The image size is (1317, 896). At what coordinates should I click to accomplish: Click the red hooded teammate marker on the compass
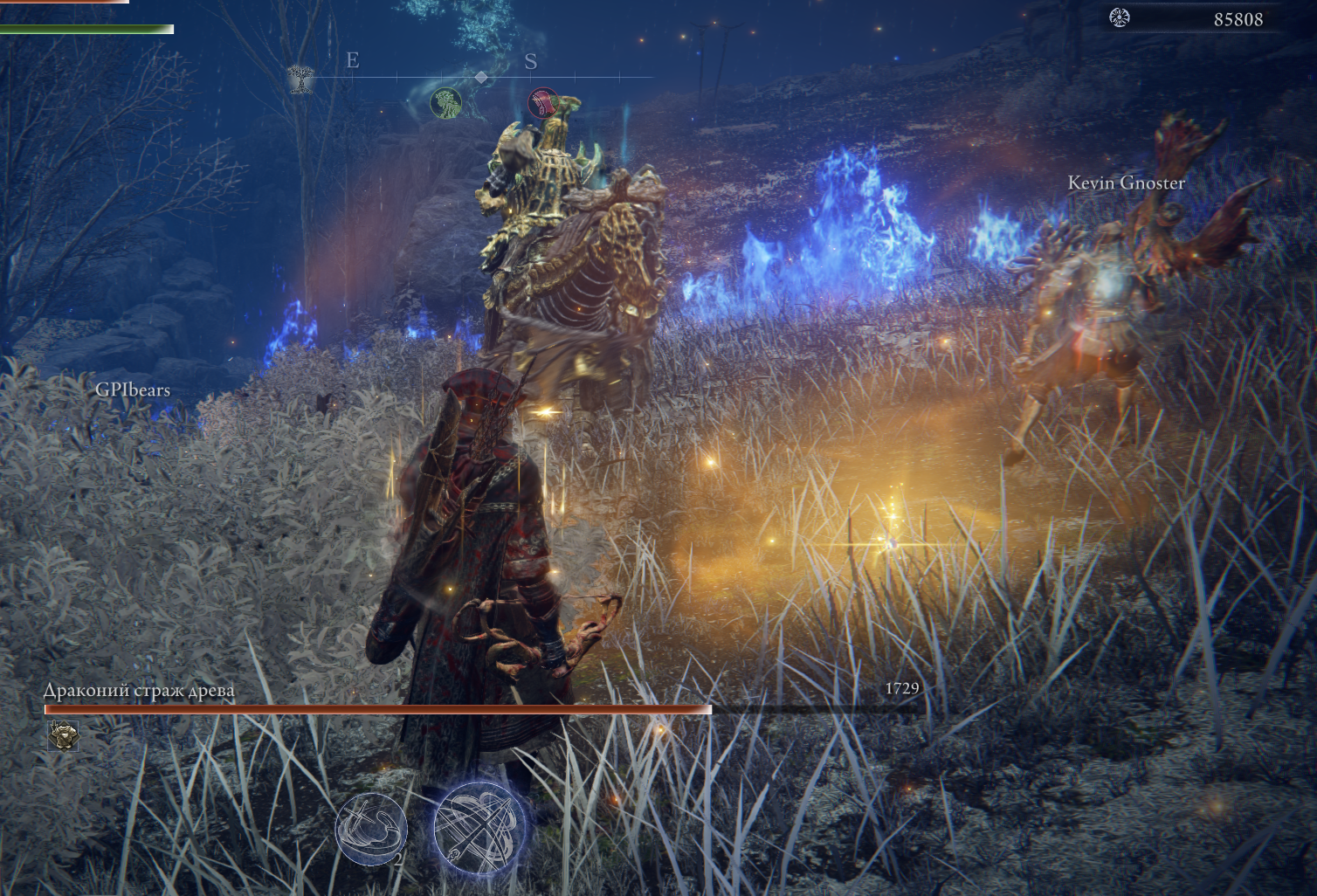542,103
